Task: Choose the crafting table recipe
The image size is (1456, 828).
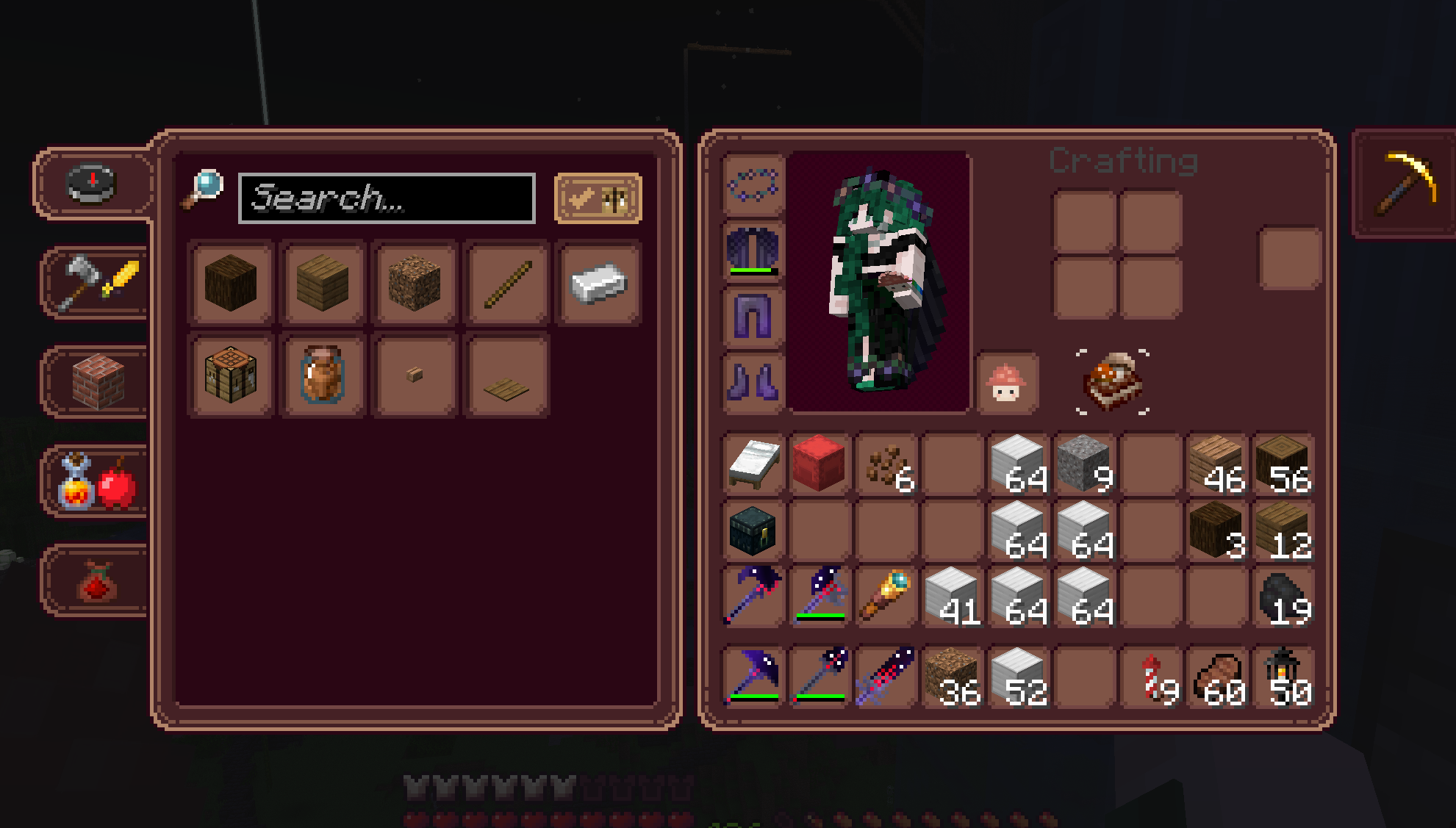Action: (231, 375)
